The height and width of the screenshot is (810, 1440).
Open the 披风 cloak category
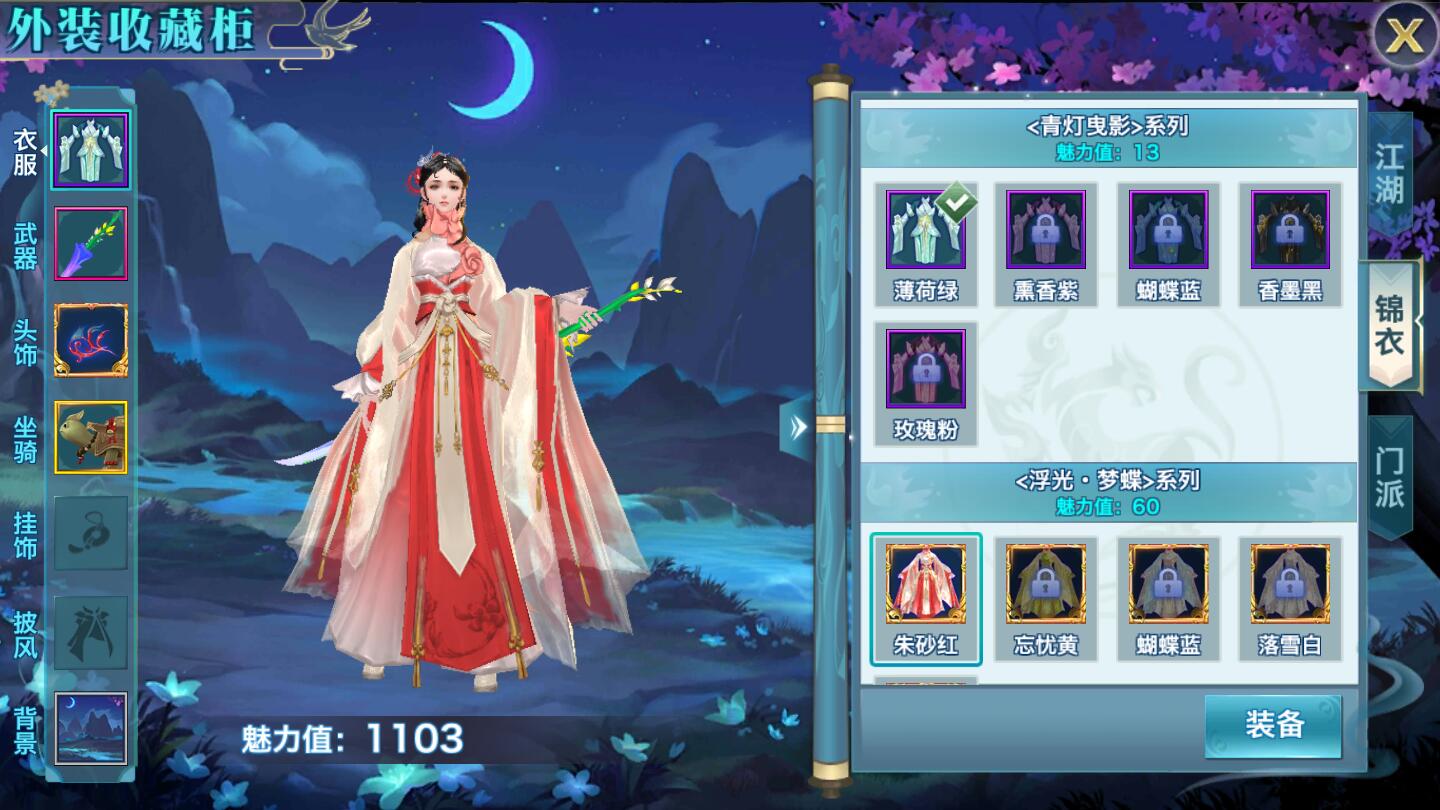click(x=91, y=632)
